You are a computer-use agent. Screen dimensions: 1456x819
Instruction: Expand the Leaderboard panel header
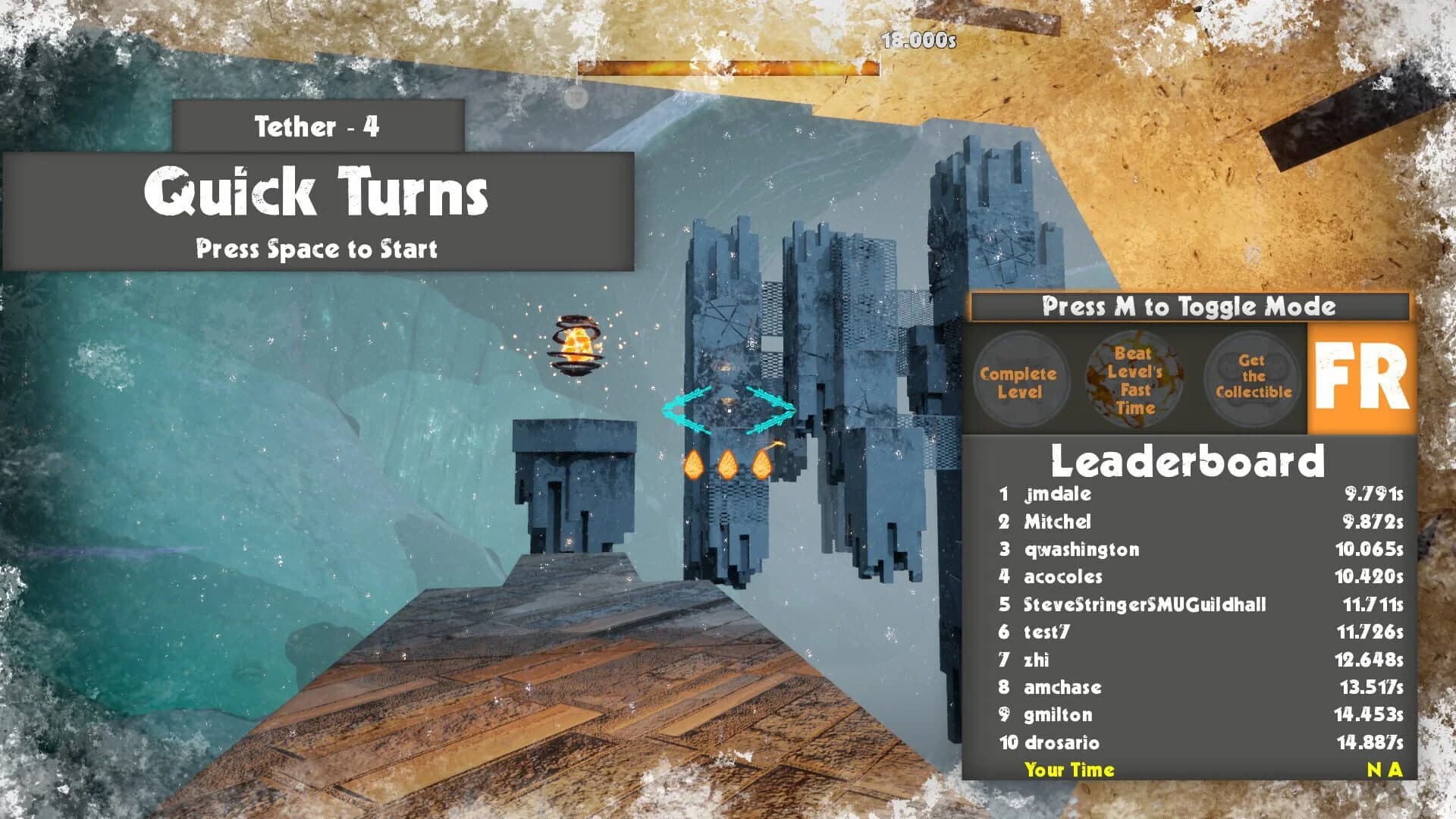pos(1187,460)
